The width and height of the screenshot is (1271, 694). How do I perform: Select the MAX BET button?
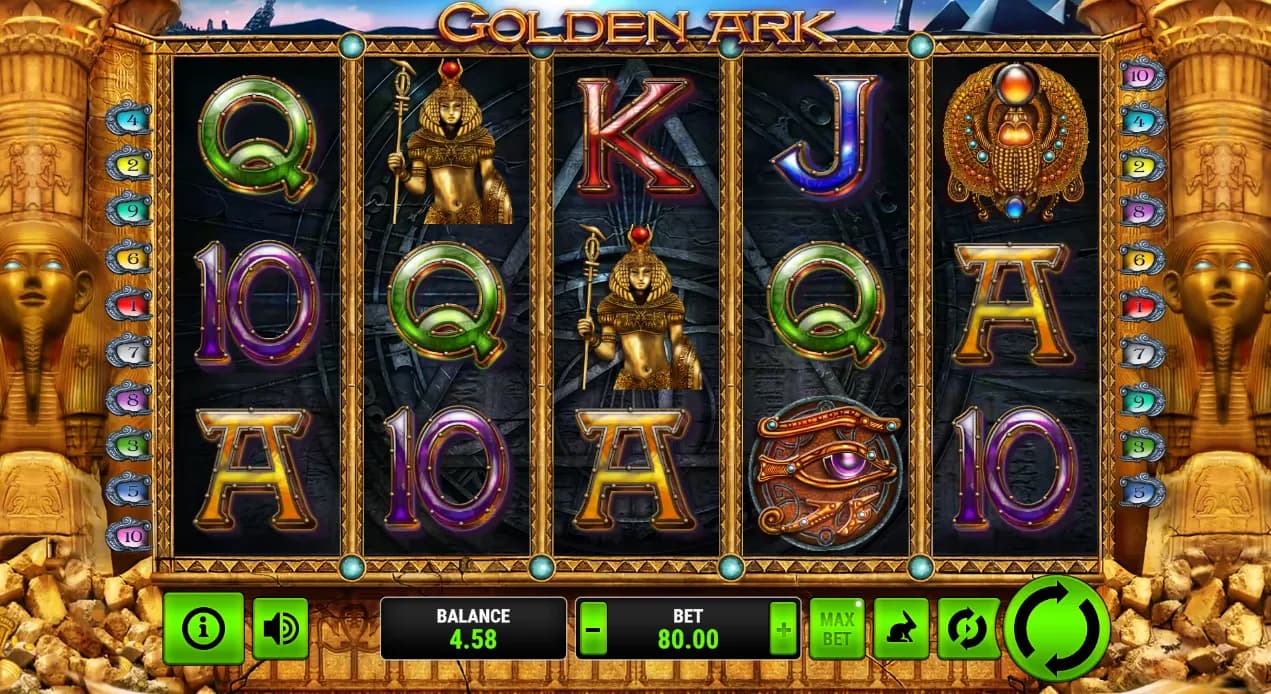click(x=836, y=628)
